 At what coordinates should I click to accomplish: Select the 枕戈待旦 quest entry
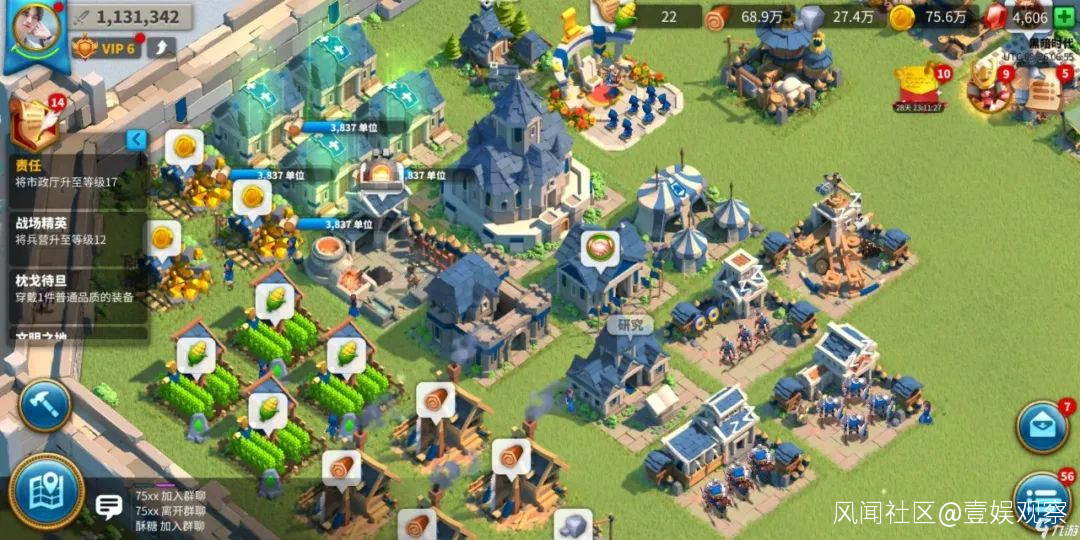[x=72, y=288]
